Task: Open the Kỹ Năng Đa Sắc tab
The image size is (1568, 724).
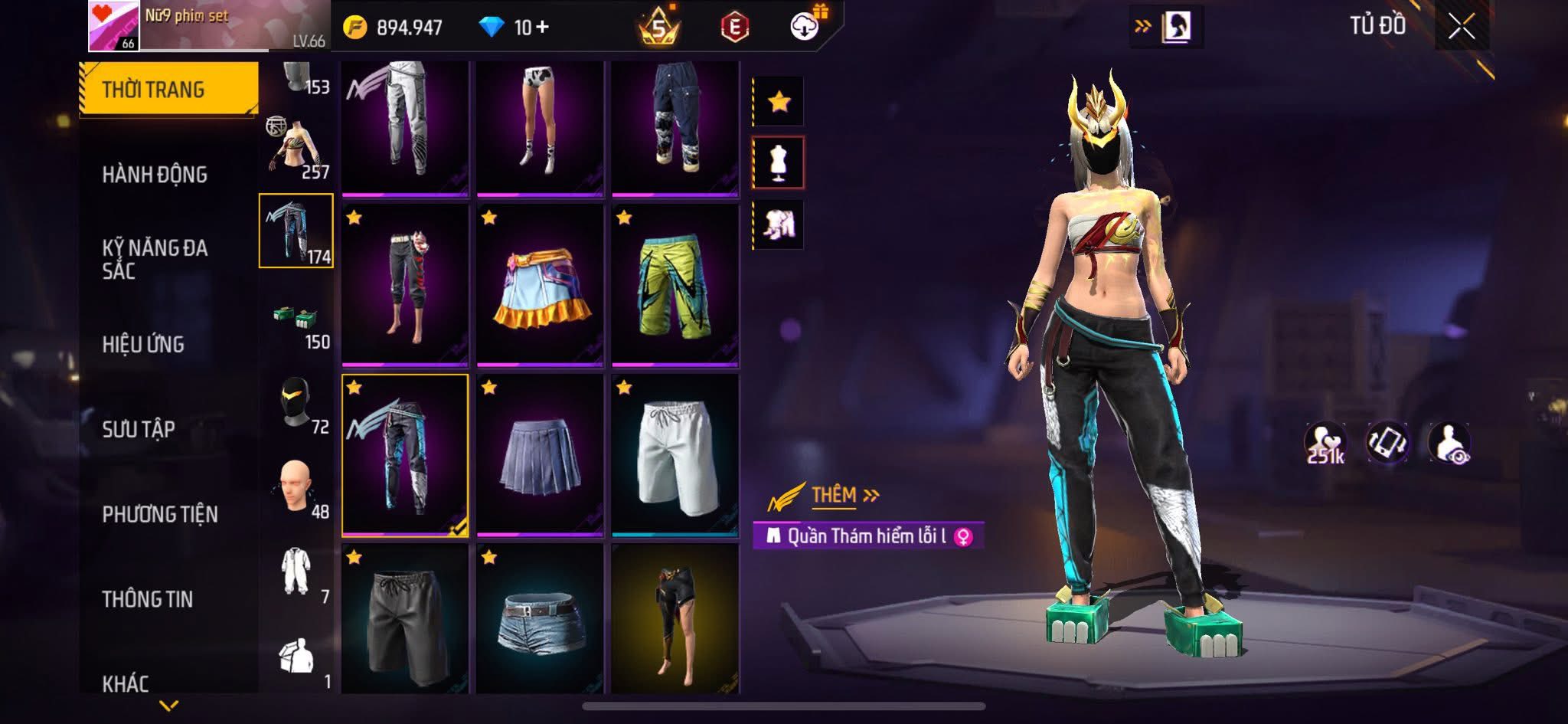Action: coord(155,259)
